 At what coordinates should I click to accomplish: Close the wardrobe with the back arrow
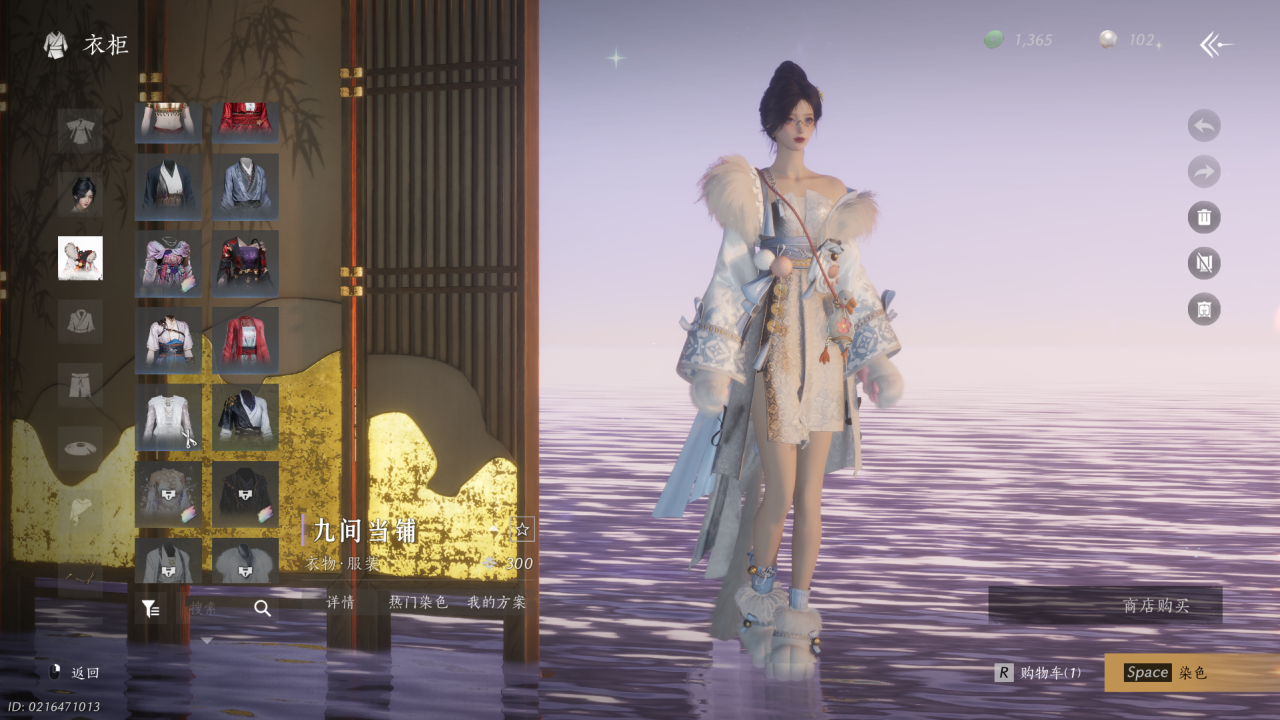(x=1216, y=44)
